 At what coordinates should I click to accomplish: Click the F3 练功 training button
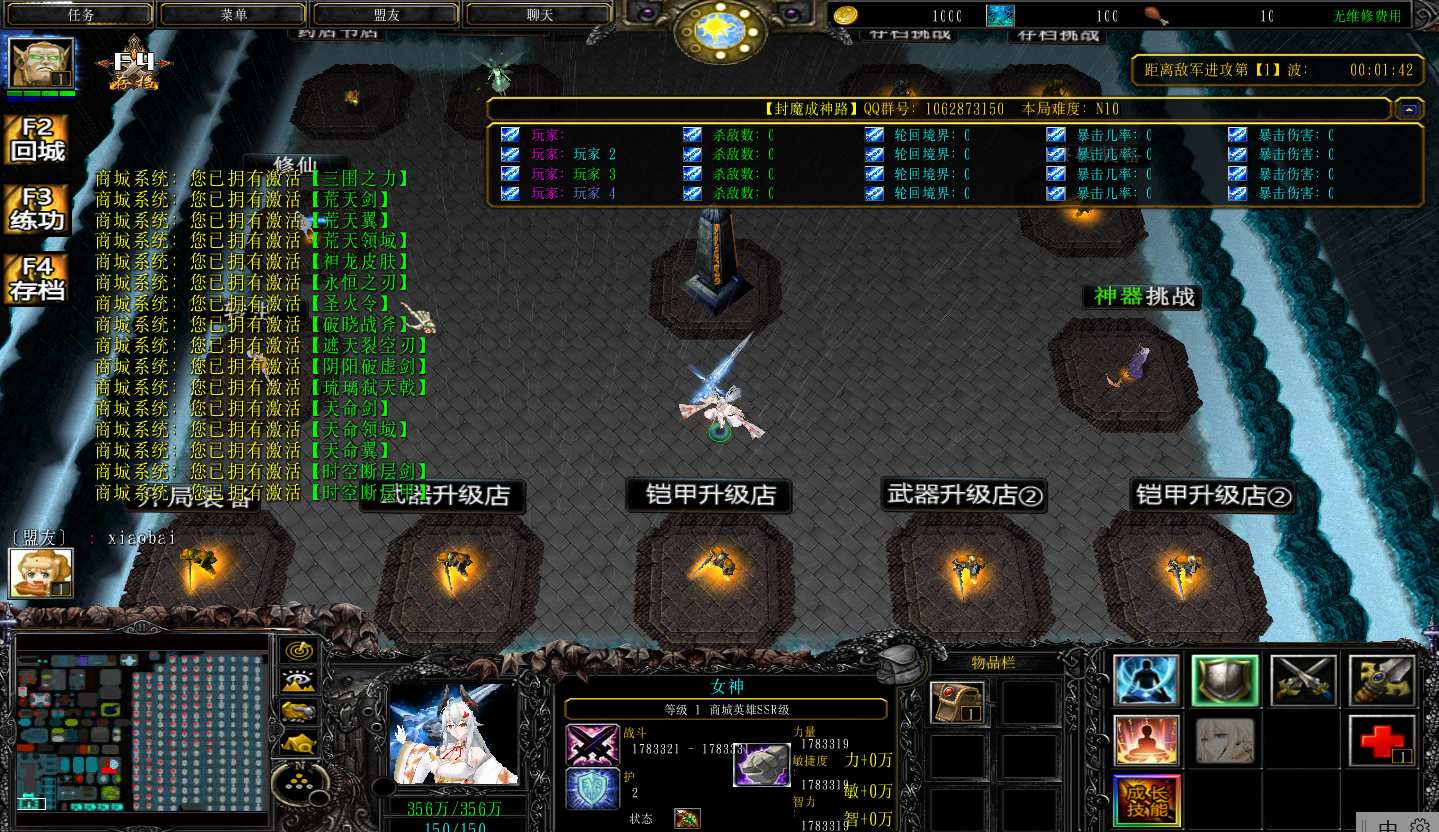point(37,209)
